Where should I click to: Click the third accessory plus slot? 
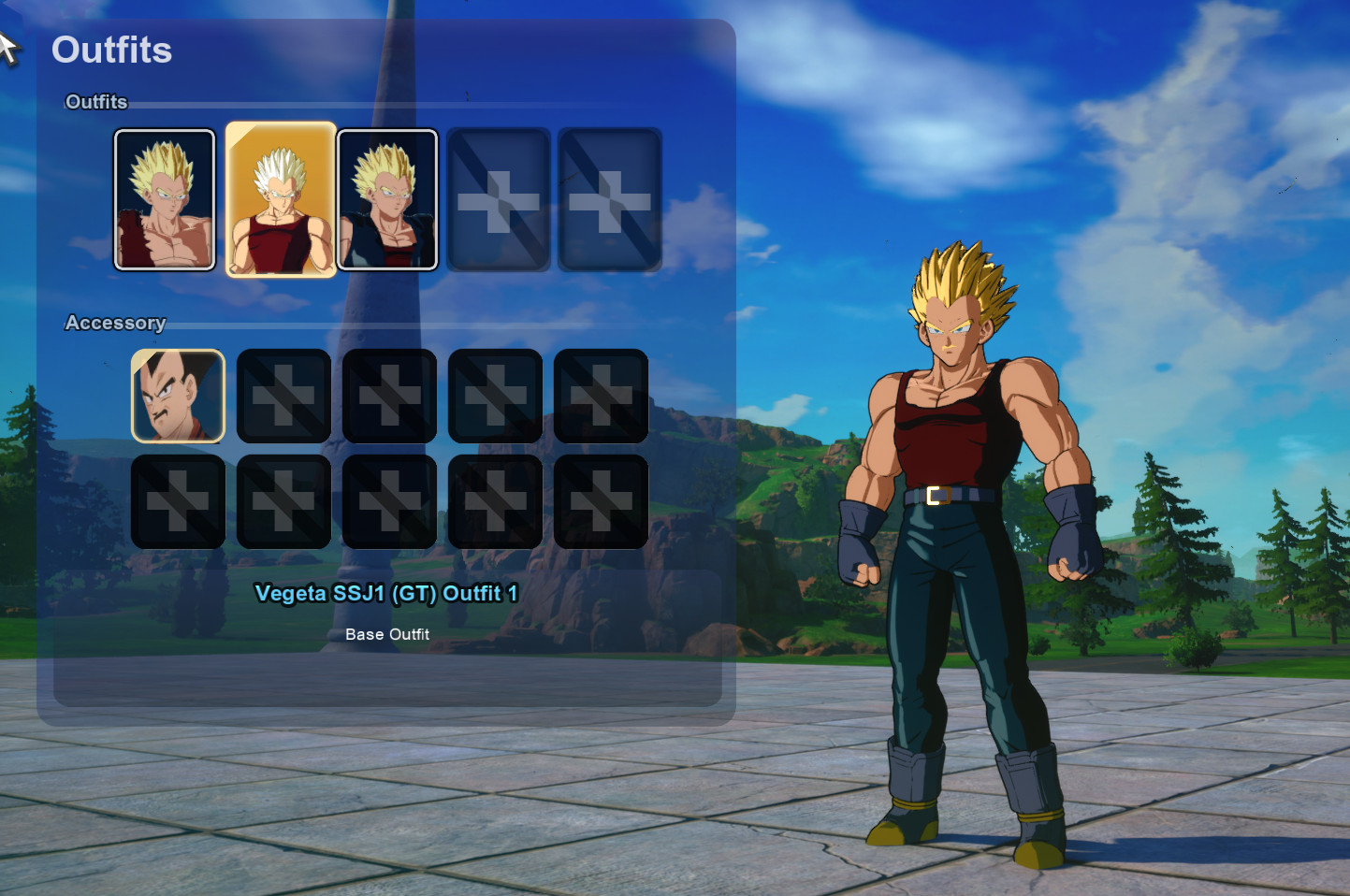click(389, 397)
